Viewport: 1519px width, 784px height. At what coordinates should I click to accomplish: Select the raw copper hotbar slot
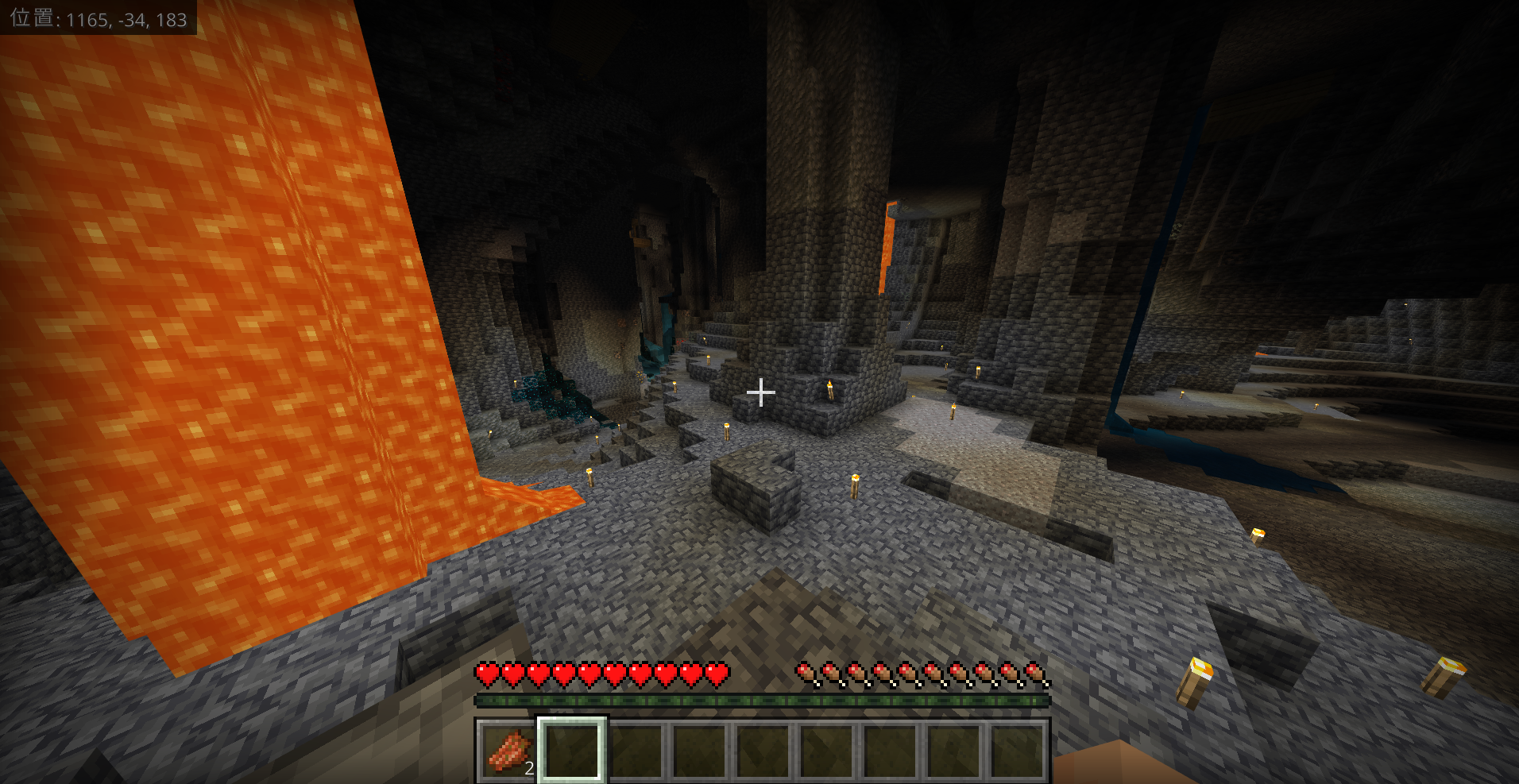(x=508, y=750)
